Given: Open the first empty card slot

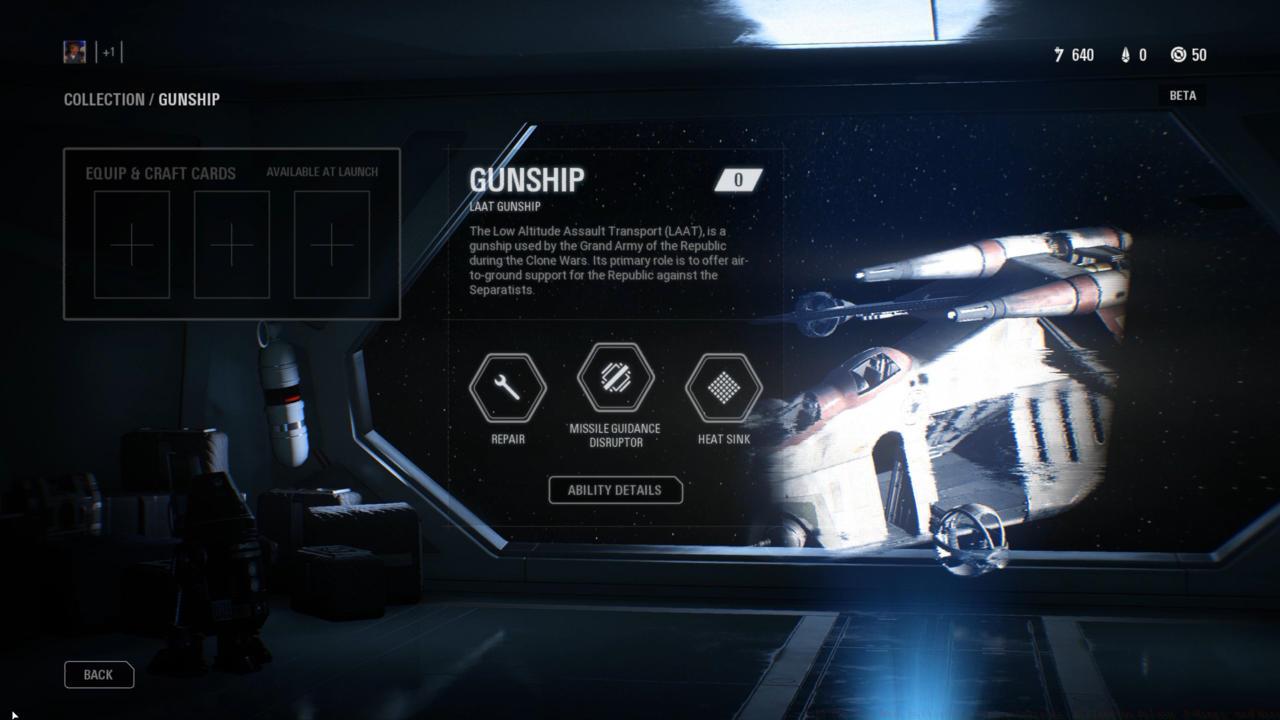Looking at the screenshot, I should [x=131, y=243].
